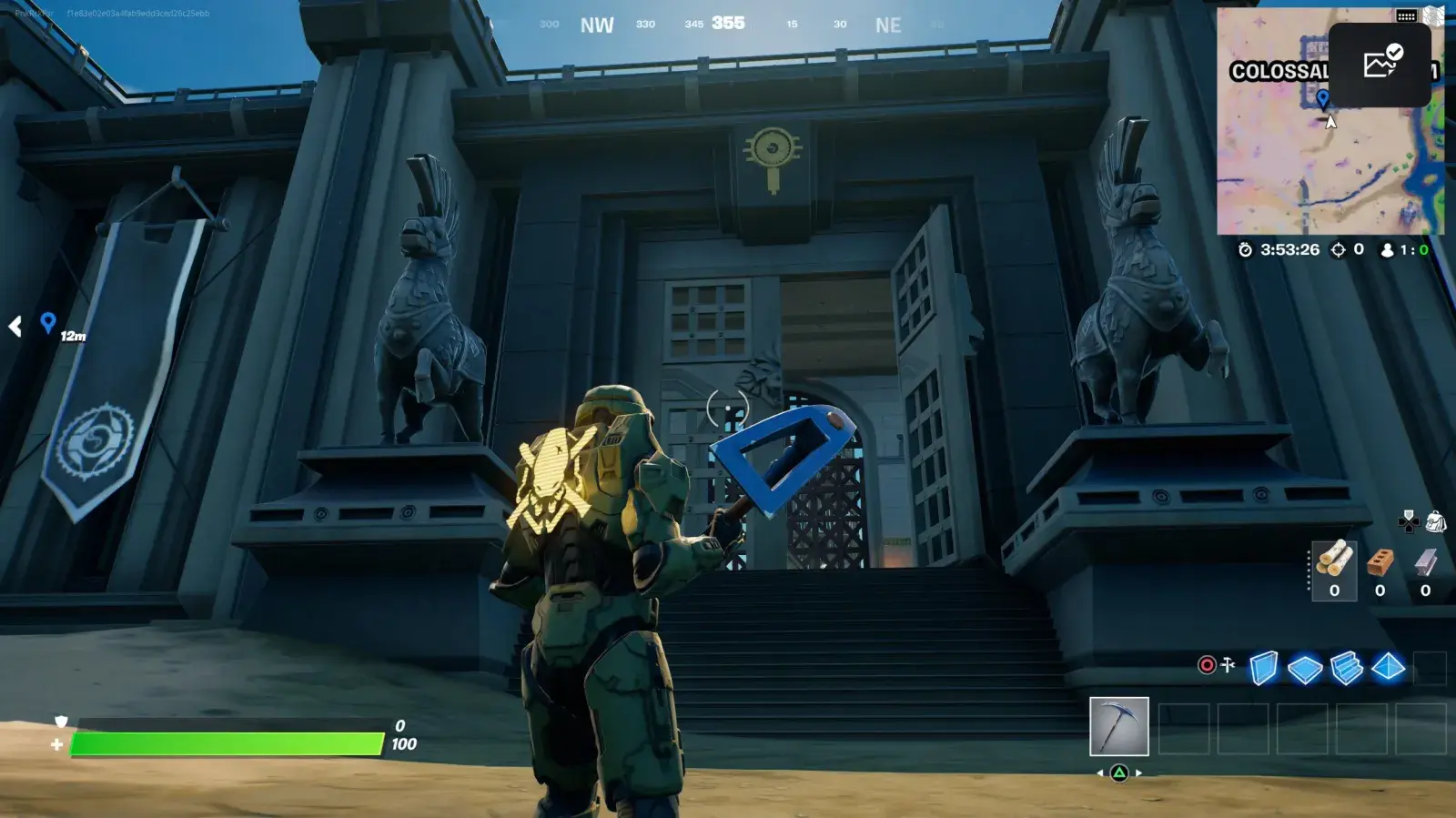Select the blue marker on the minimap
Screen dimensions: 1456x818
tap(1322, 98)
